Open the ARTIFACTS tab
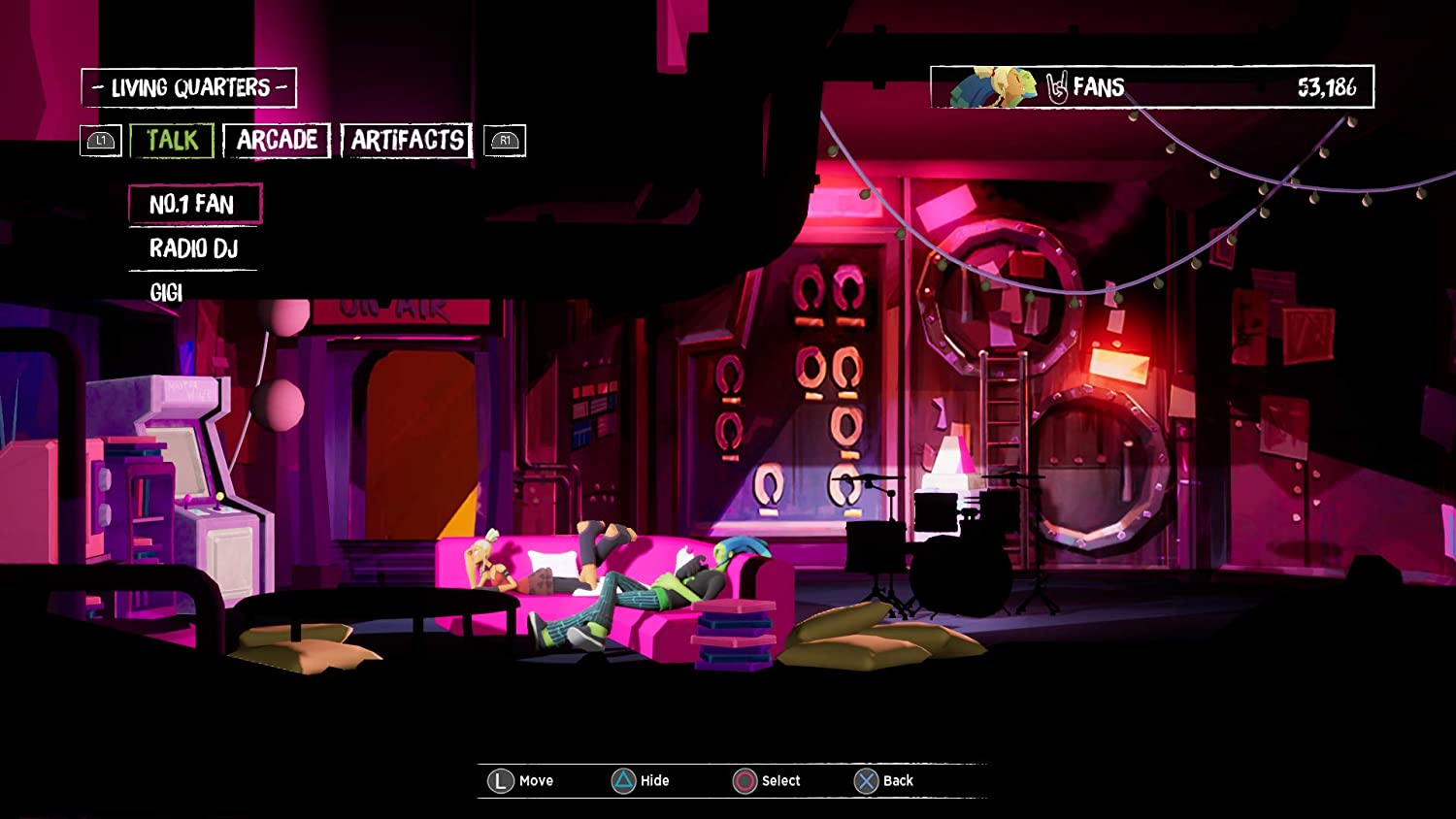This screenshot has width=1456, height=819. [406, 140]
